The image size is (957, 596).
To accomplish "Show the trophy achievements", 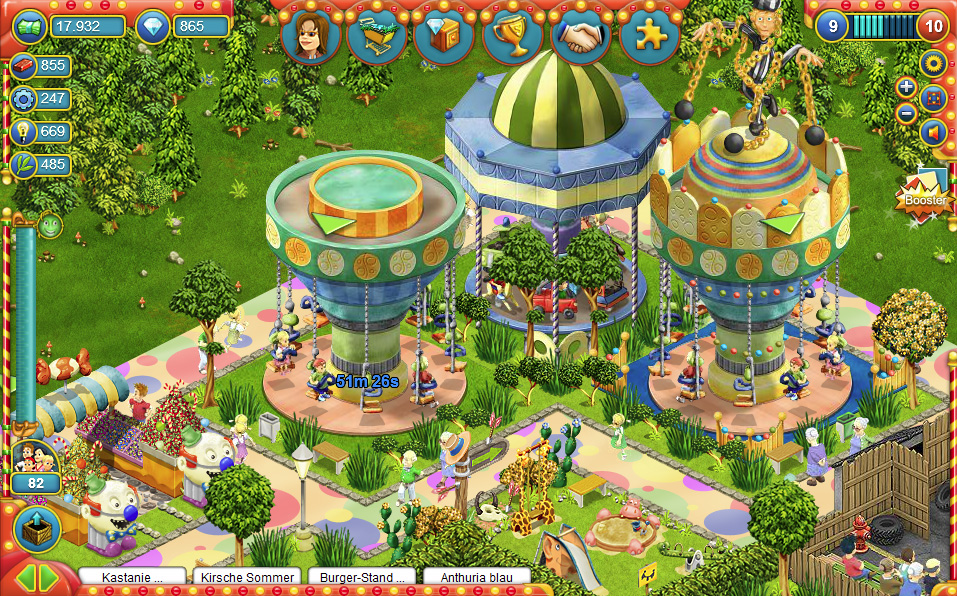I will coord(511,36).
